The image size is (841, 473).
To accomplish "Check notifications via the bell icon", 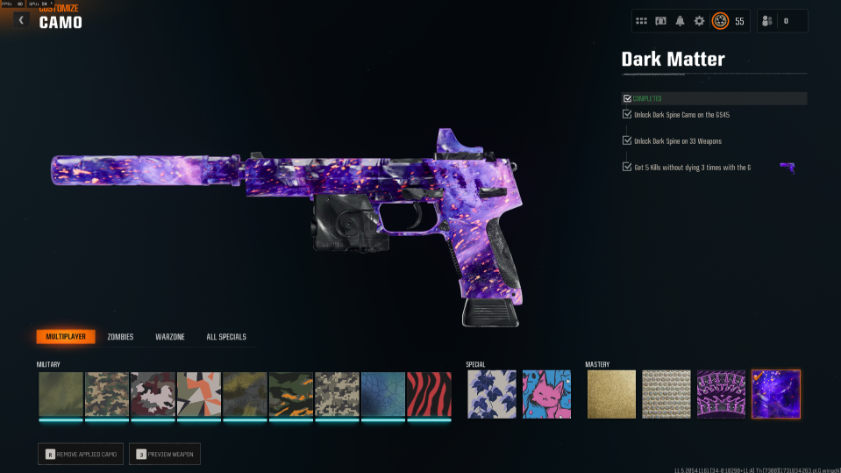I will point(680,21).
